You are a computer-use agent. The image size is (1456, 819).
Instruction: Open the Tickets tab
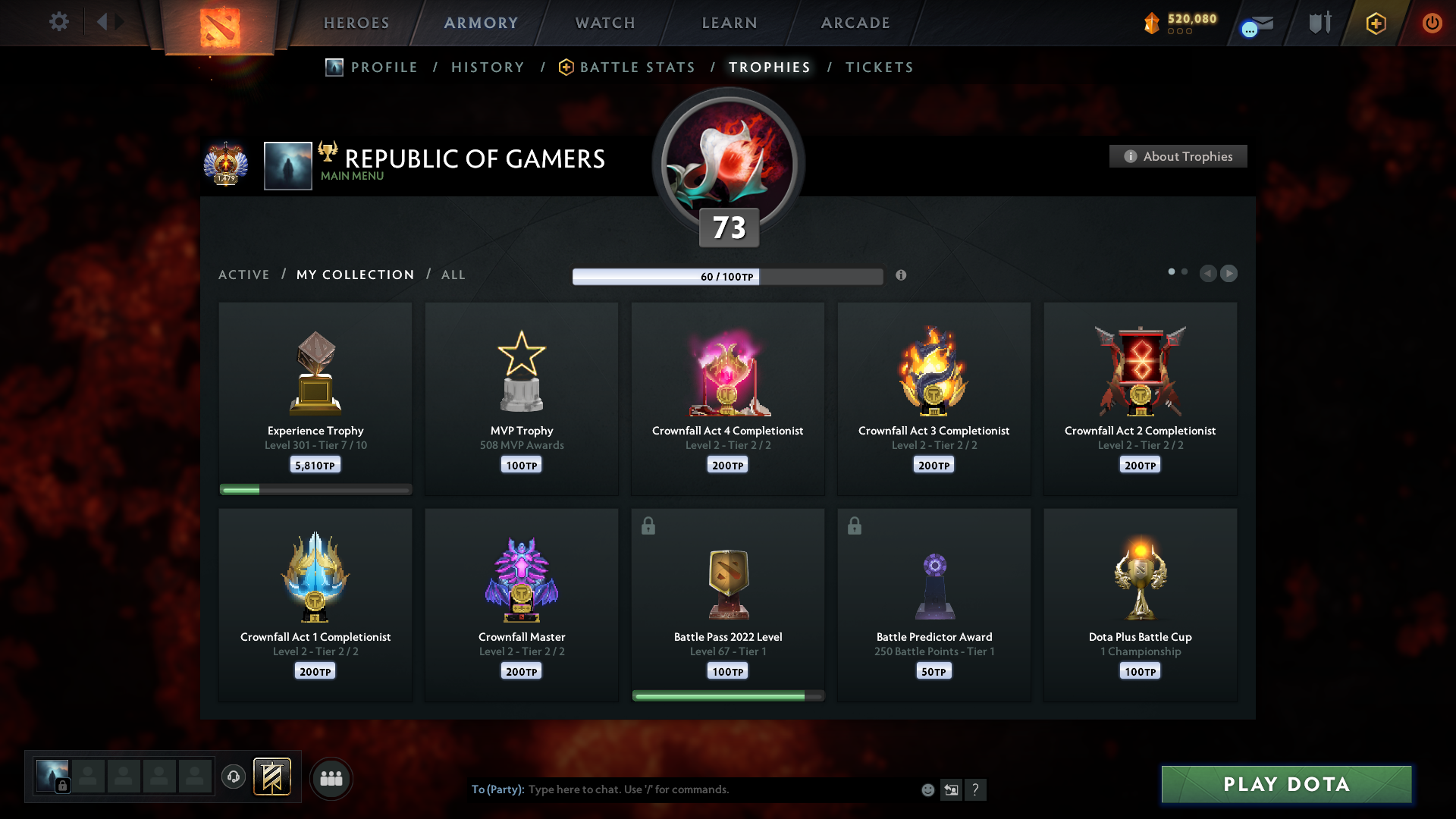pos(880,67)
